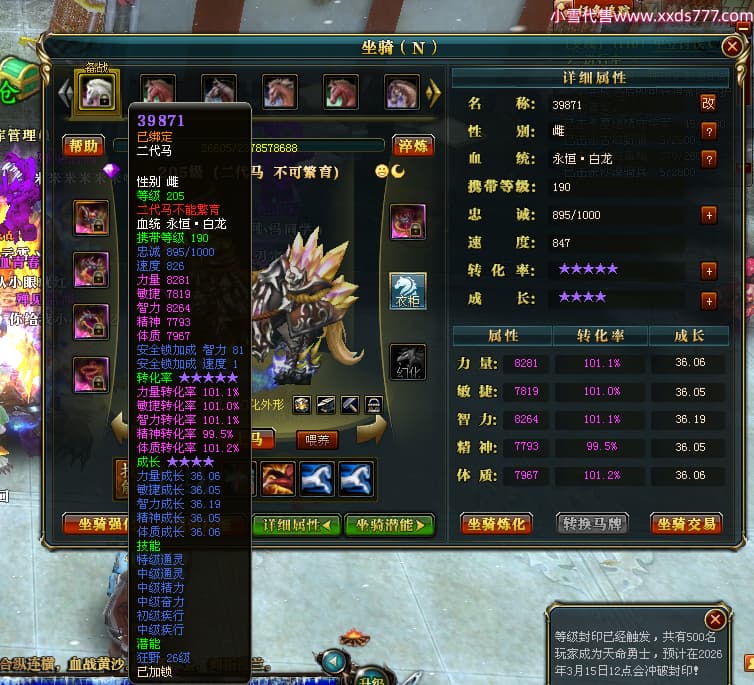Increase loyalty with the 忠诚 plus button

coord(708,215)
